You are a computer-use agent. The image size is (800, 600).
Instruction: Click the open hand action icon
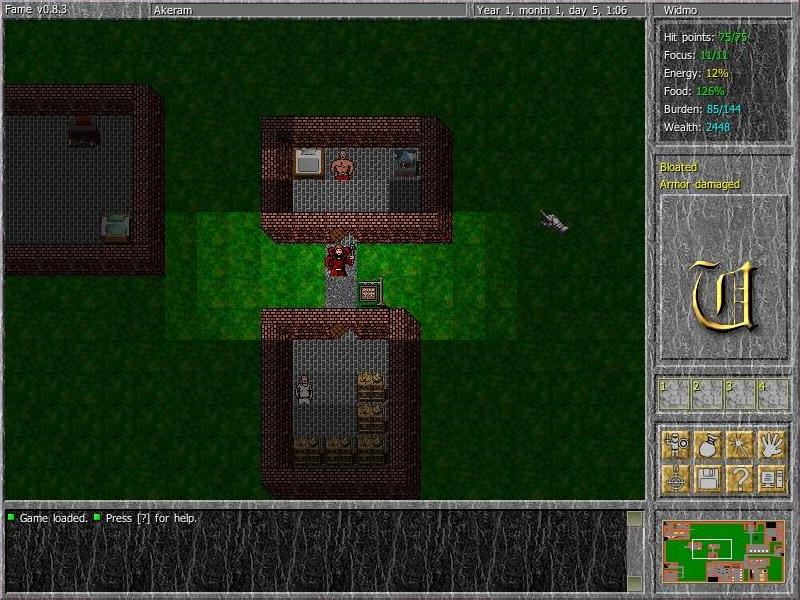[x=772, y=445]
